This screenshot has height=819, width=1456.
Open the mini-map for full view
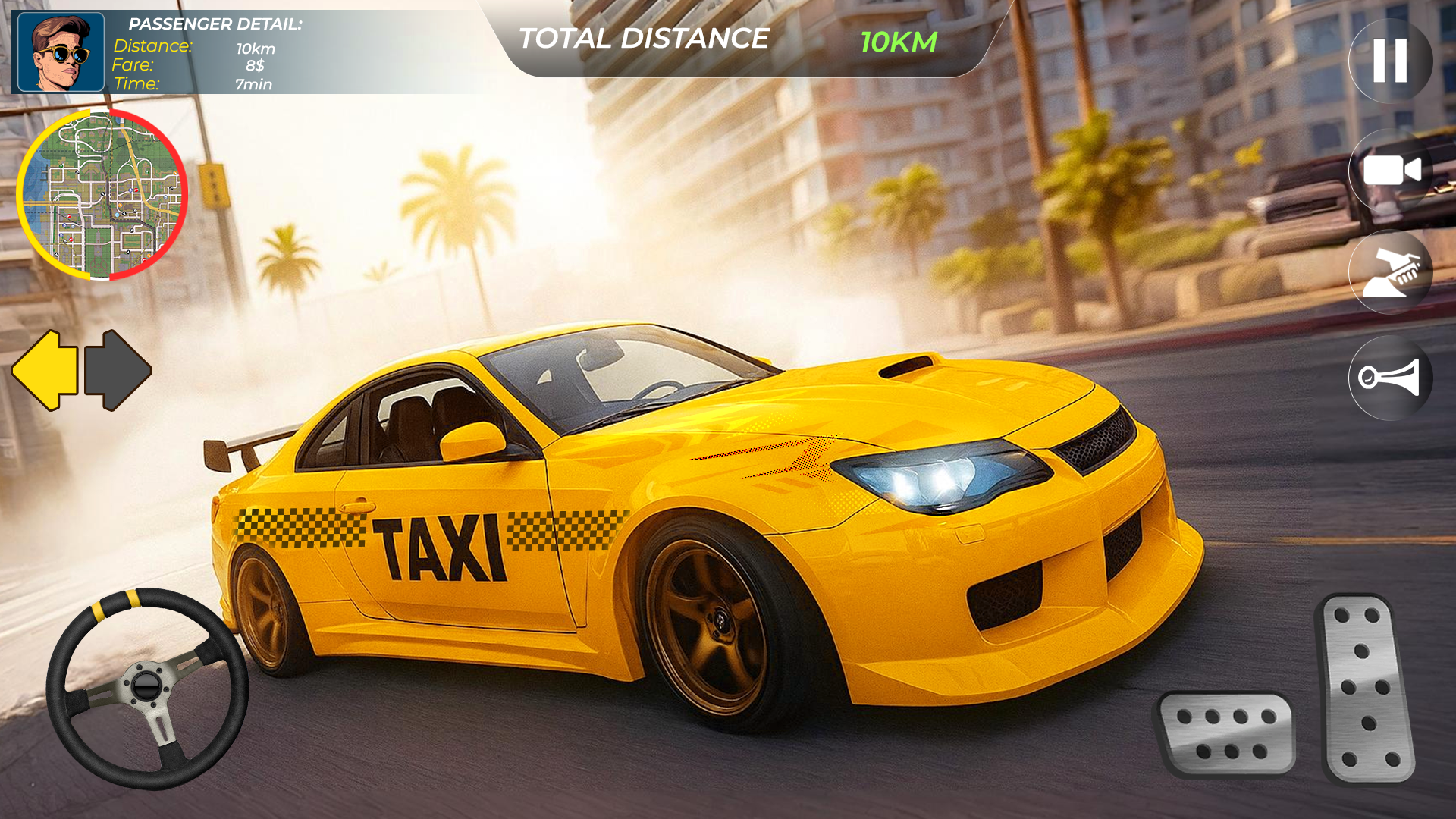pos(102,193)
